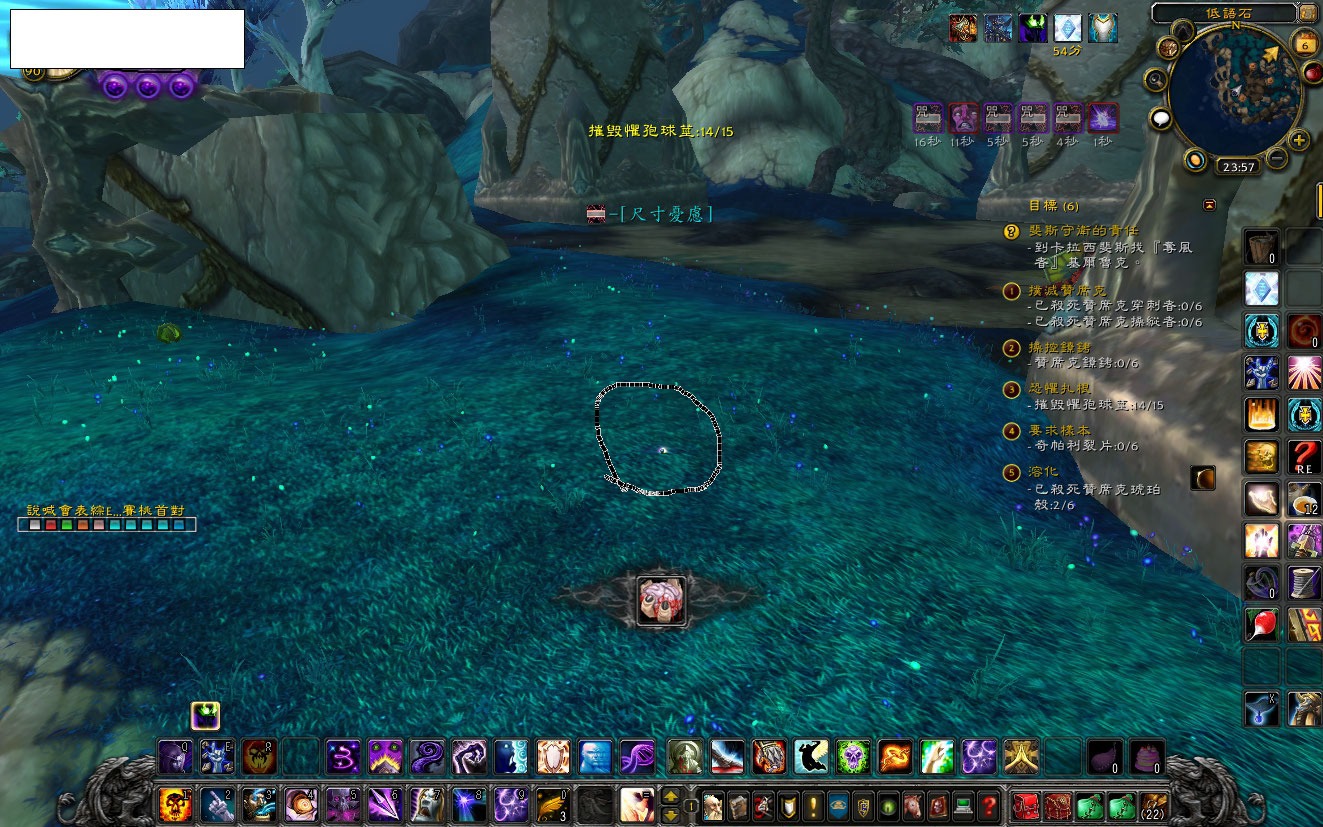
Task: Use the golden feather item with 3 charges
Action: coord(553,803)
